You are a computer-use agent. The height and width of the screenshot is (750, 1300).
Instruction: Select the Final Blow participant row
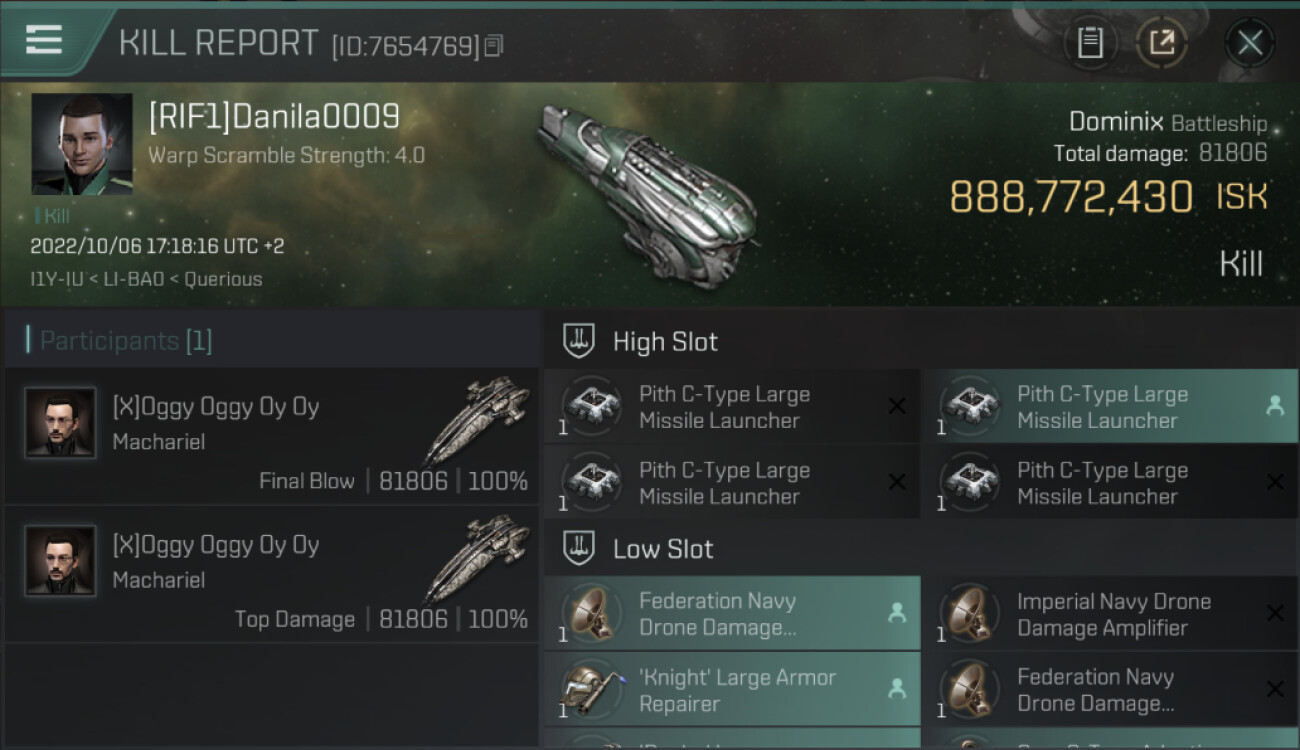pos(272,437)
